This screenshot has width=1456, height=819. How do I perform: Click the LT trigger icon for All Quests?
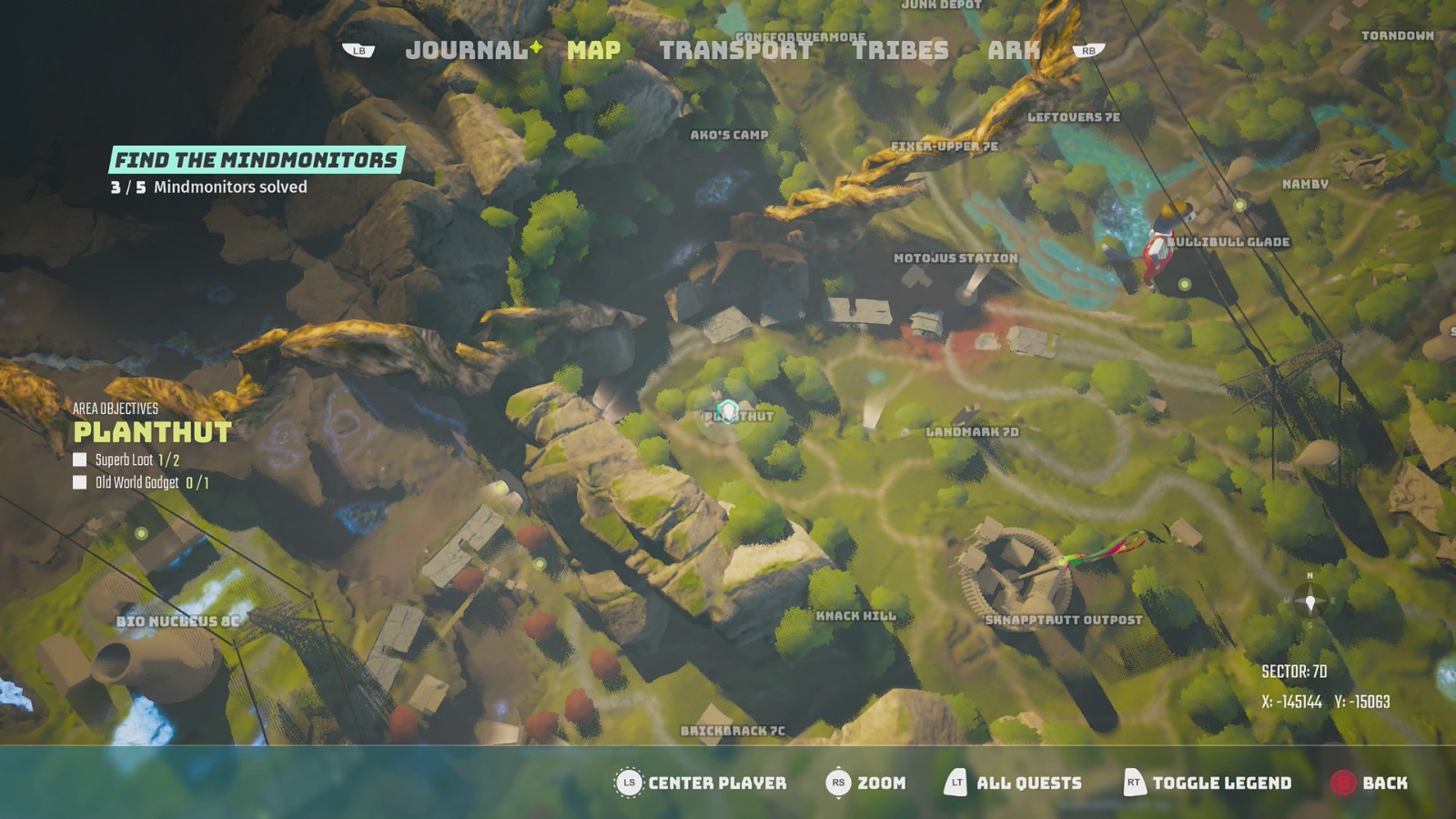click(x=955, y=783)
